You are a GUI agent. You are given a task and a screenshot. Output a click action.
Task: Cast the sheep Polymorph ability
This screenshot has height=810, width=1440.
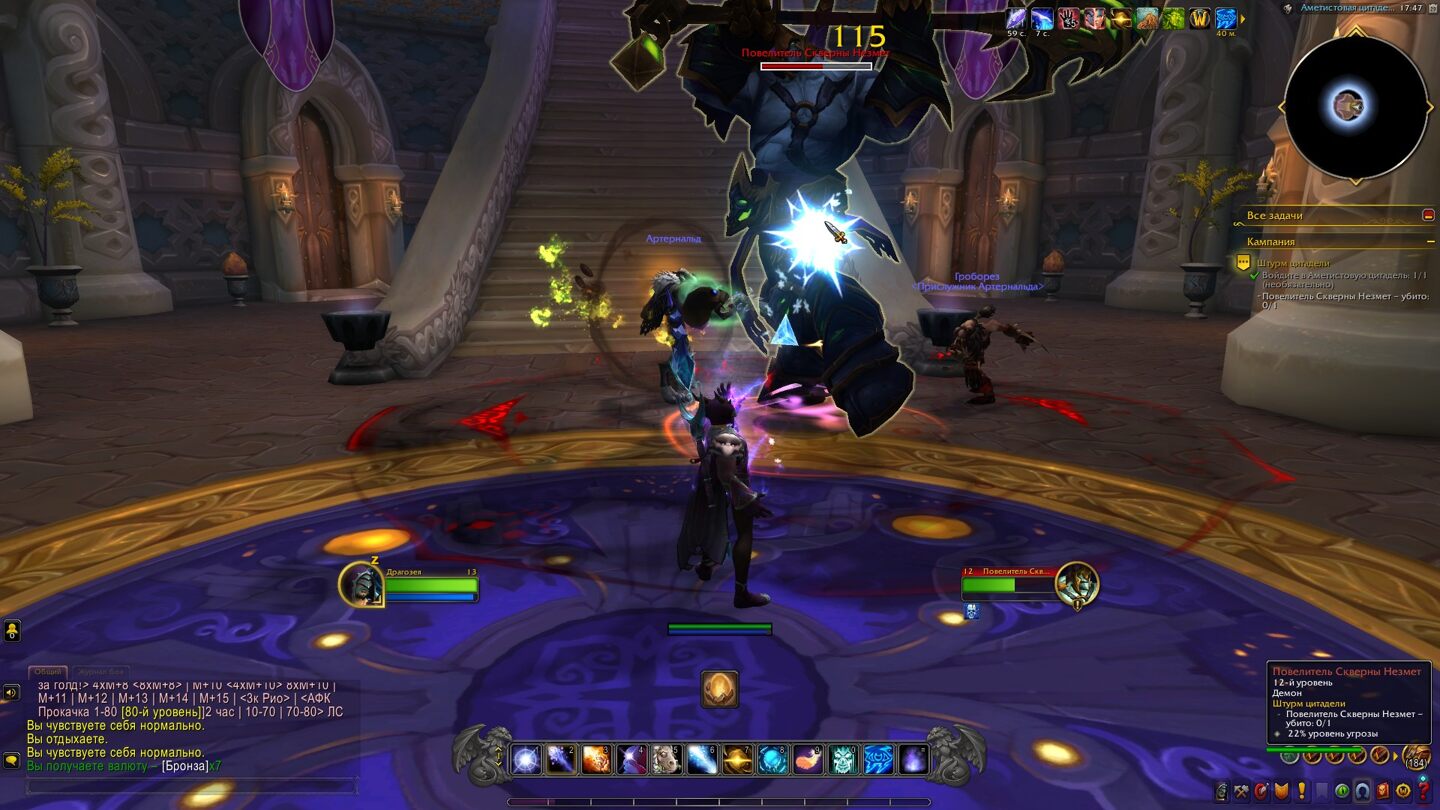point(667,760)
